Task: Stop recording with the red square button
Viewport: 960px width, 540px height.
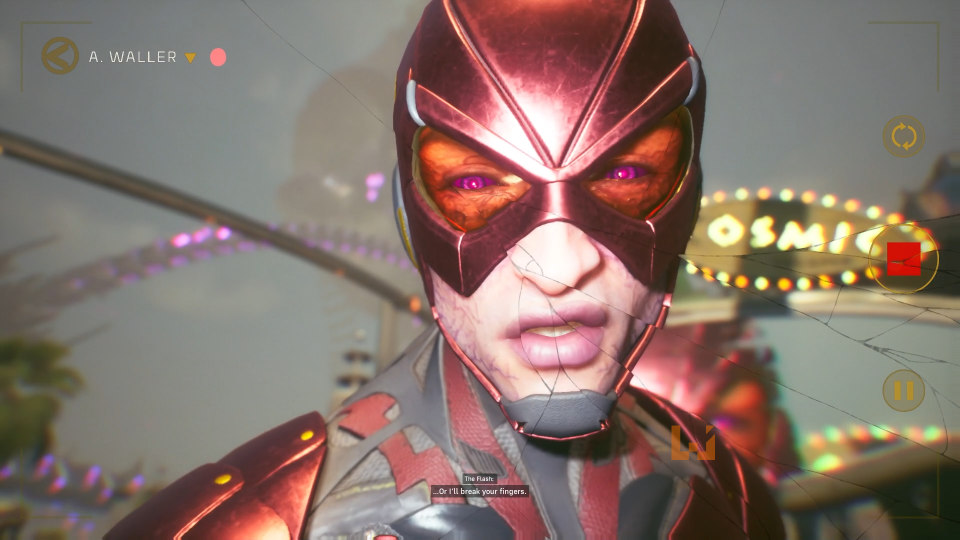Action: click(903, 259)
